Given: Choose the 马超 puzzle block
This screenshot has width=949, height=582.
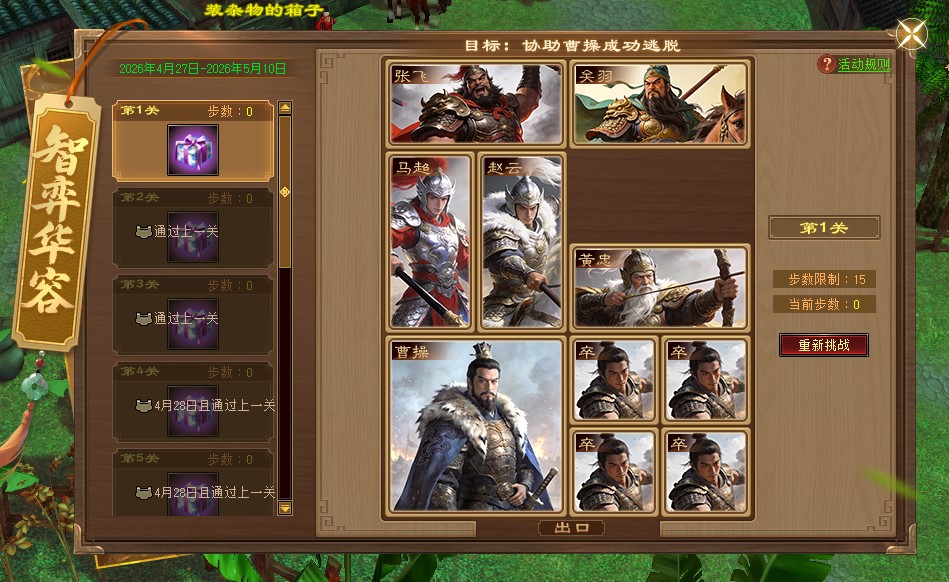Looking at the screenshot, I should pyautogui.click(x=430, y=241).
